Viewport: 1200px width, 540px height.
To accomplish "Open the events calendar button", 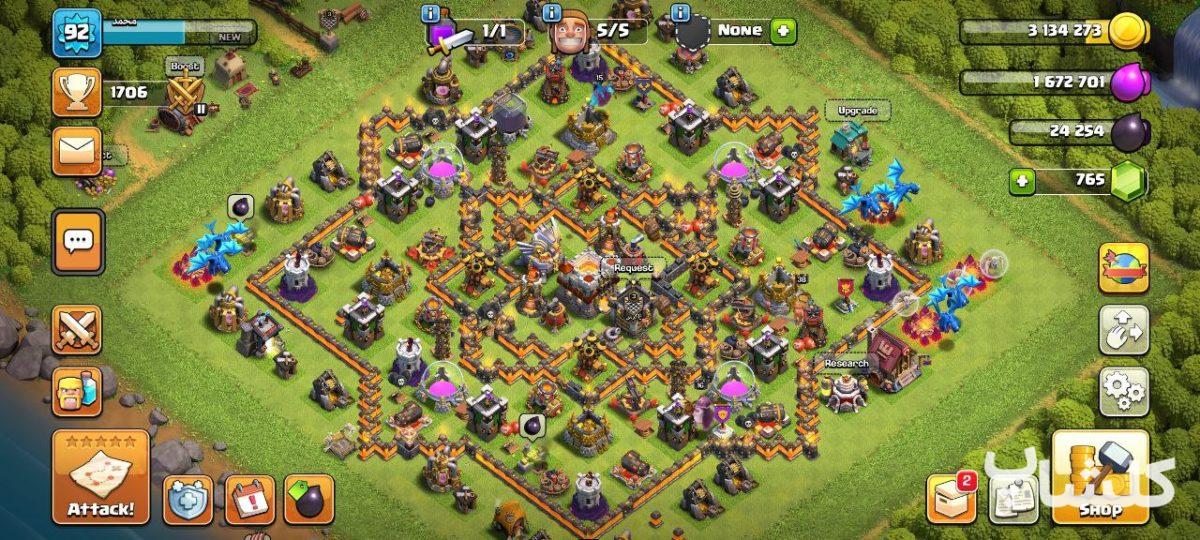I will point(249,498).
